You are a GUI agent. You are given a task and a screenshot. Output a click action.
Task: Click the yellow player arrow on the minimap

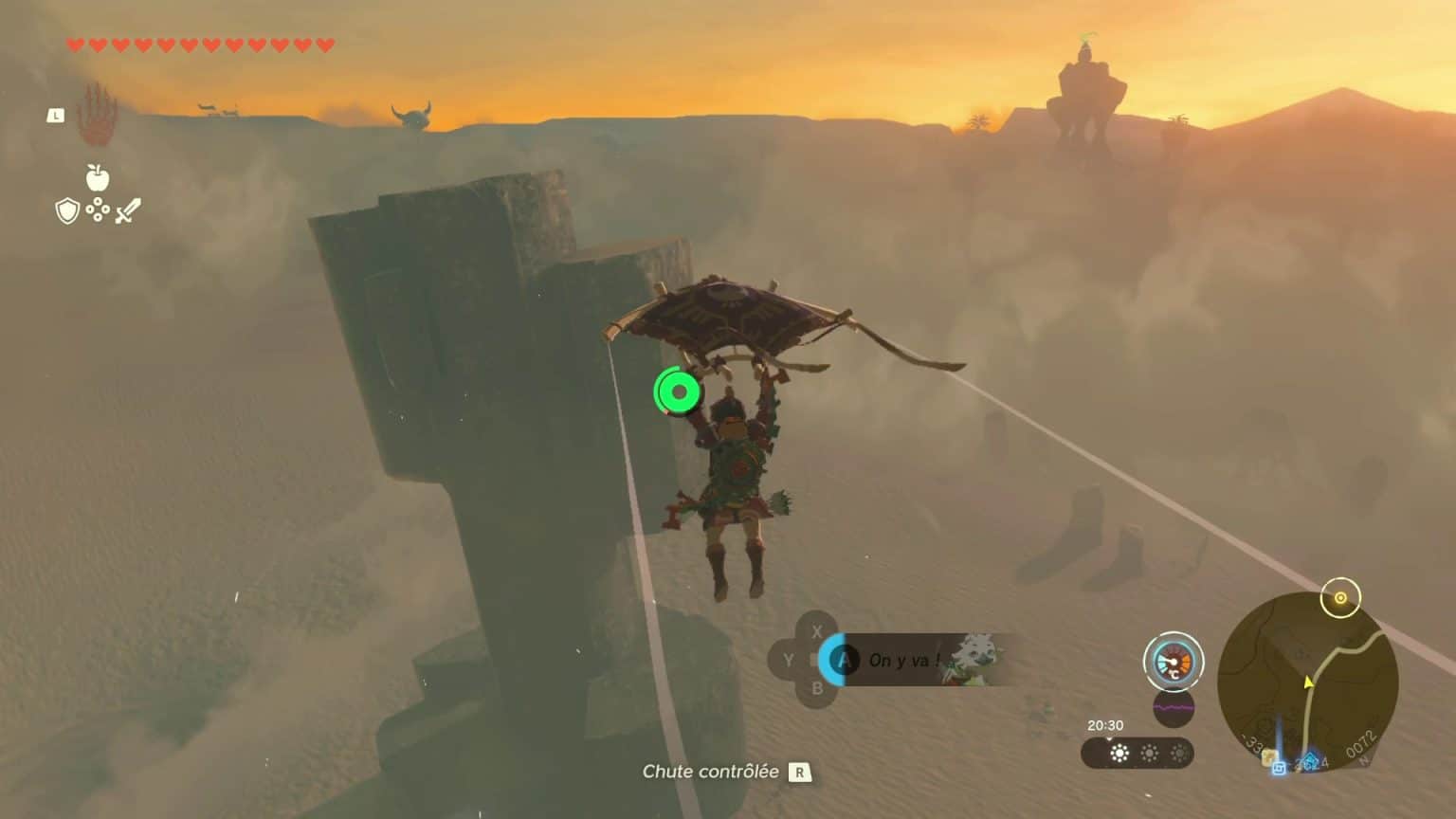click(1309, 683)
